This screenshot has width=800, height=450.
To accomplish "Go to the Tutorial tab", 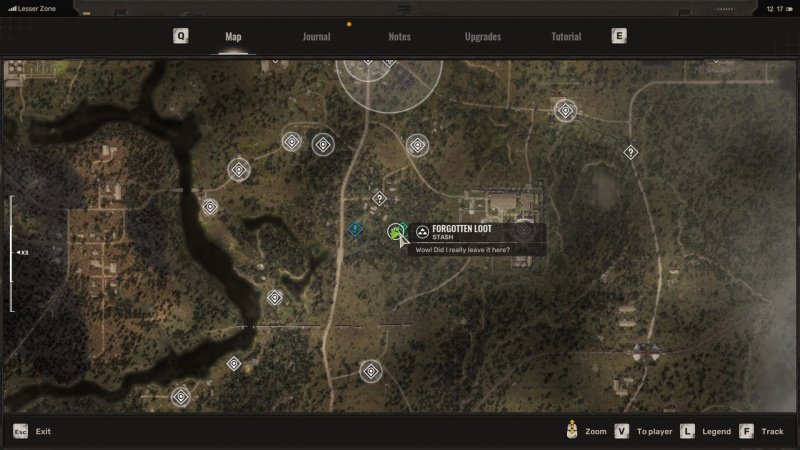I will coord(566,37).
